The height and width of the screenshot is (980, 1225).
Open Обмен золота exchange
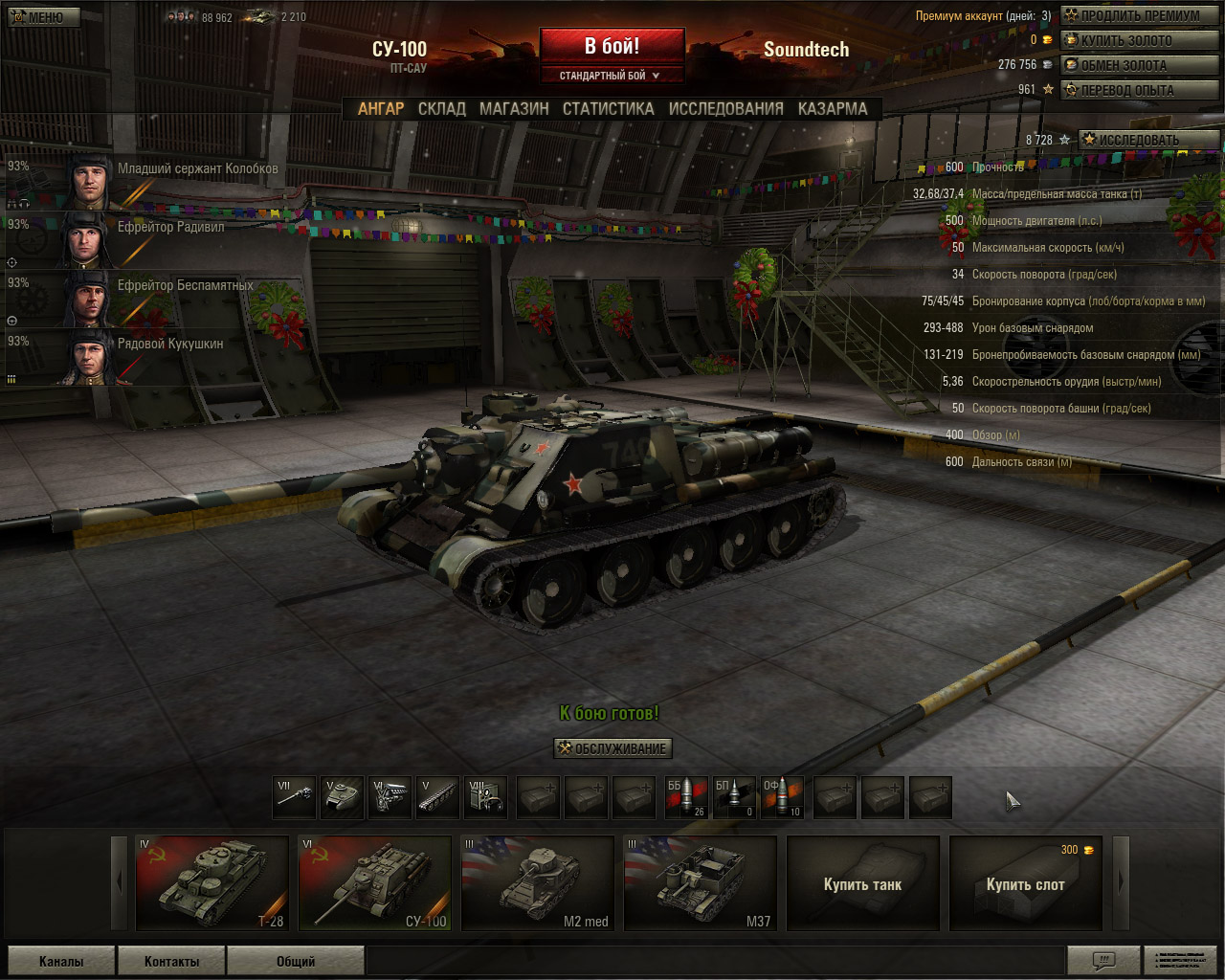pos(1139,65)
